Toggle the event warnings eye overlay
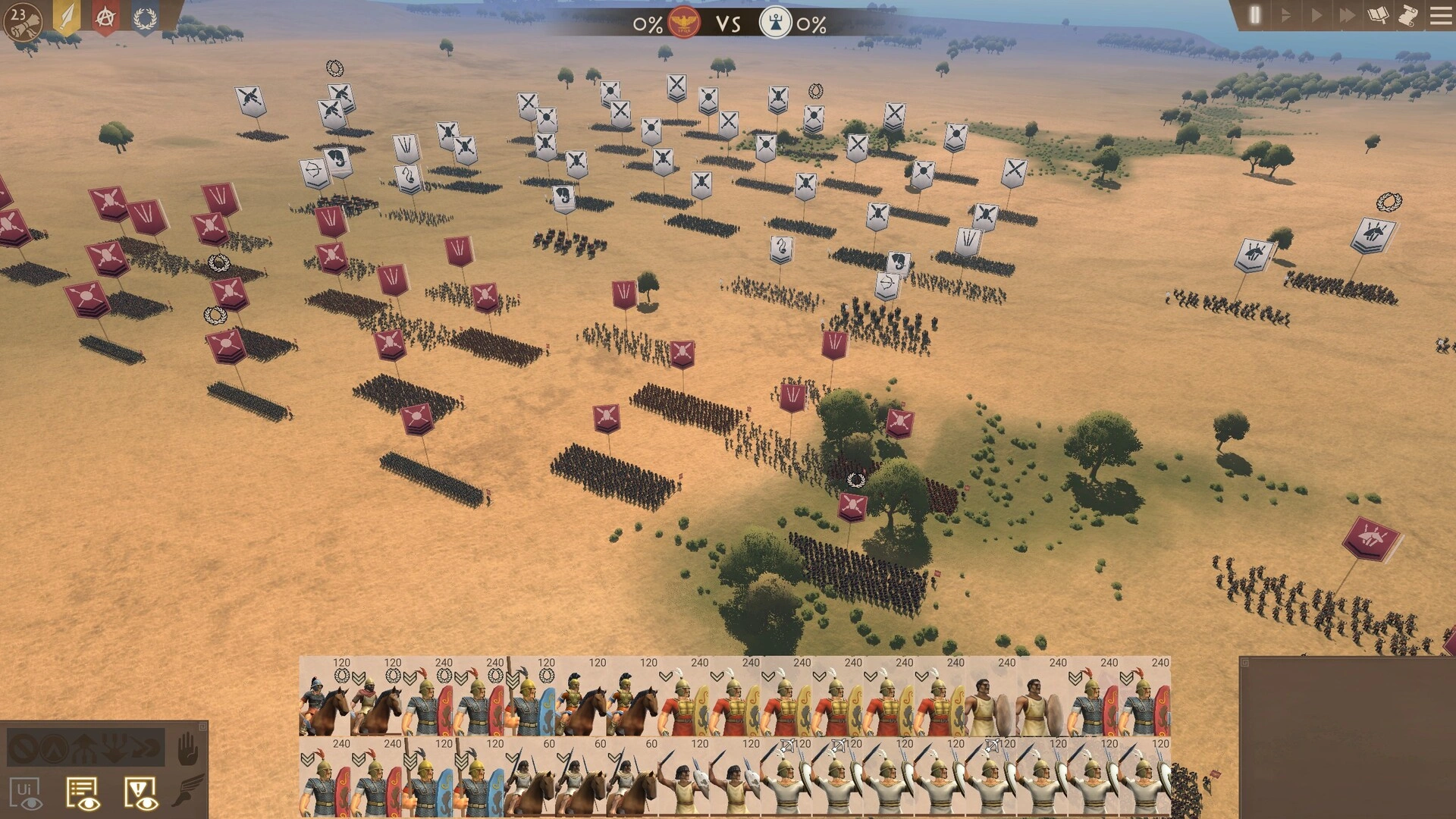Image resolution: width=1456 pixels, height=819 pixels. (140, 793)
